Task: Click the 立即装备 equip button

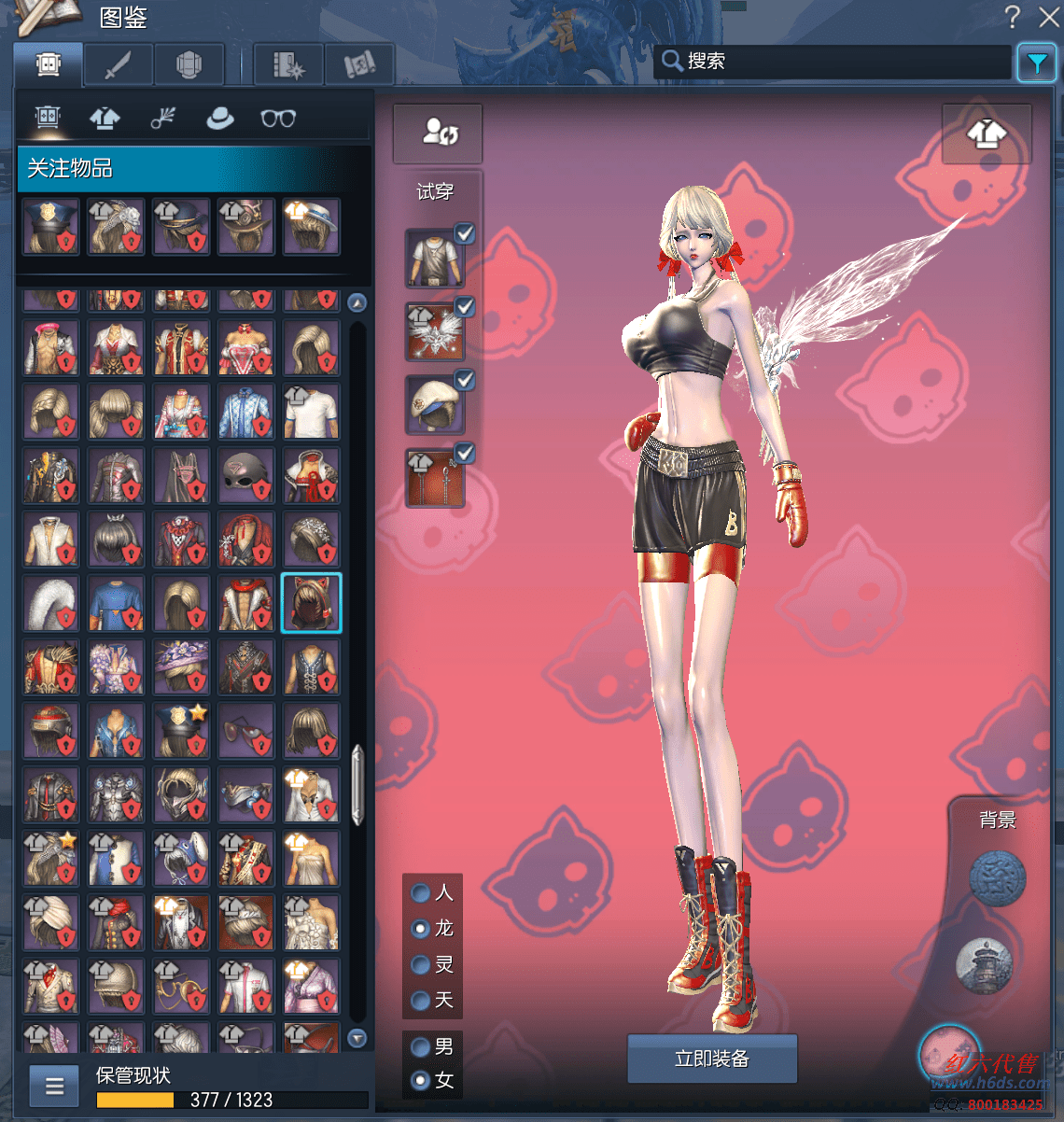Action: [x=712, y=1059]
